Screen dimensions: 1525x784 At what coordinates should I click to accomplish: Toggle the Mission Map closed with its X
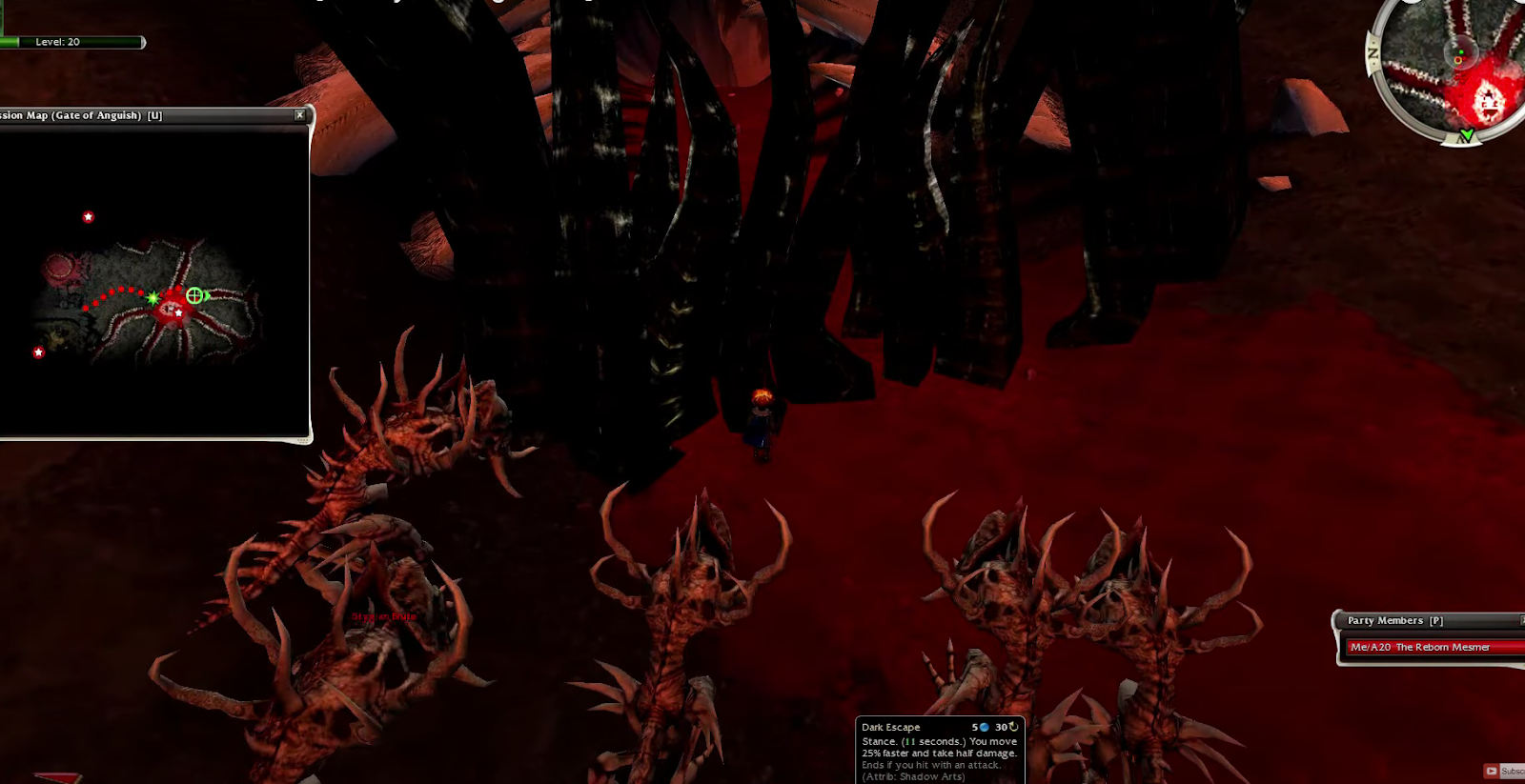(x=300, y=114)
